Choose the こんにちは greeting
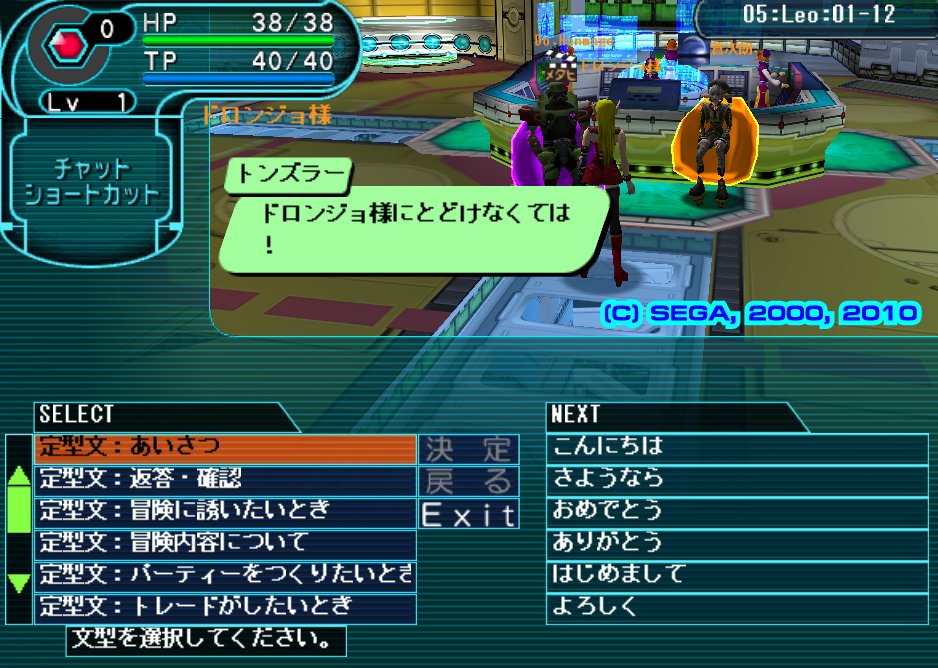This screenshot has width=938, height=668. click(x=737, y=446)
